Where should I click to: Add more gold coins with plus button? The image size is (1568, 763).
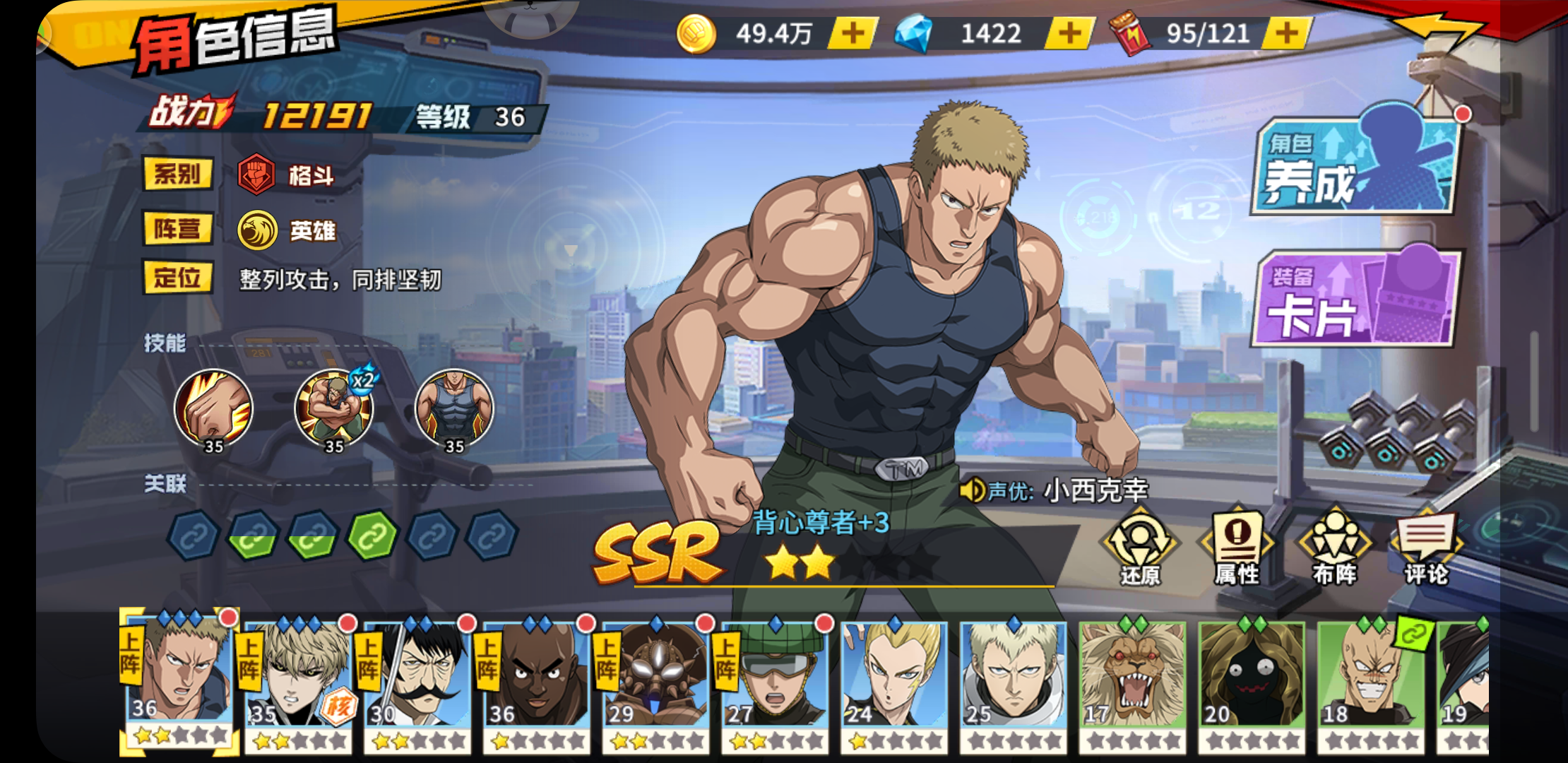tap(853, 33)
